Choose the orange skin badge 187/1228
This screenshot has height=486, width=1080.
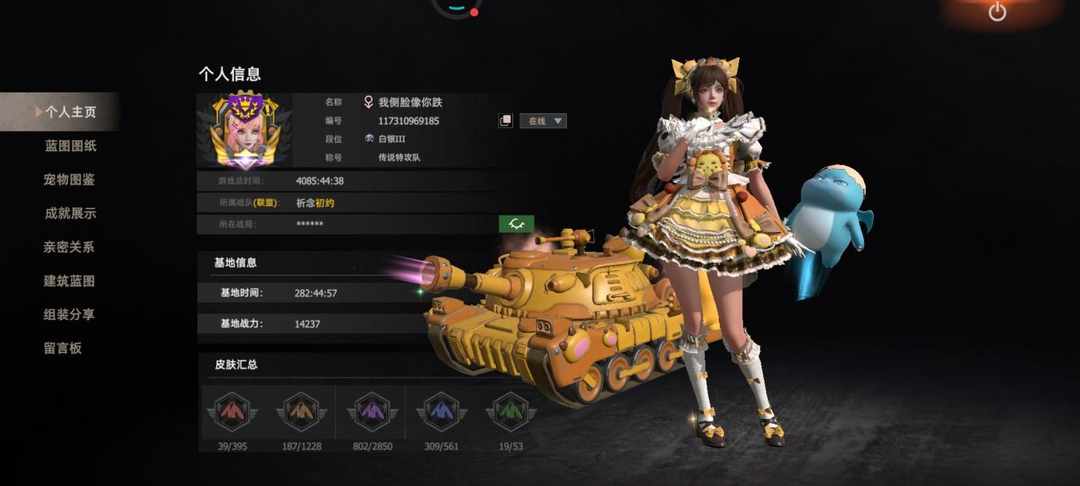[301, 410]
